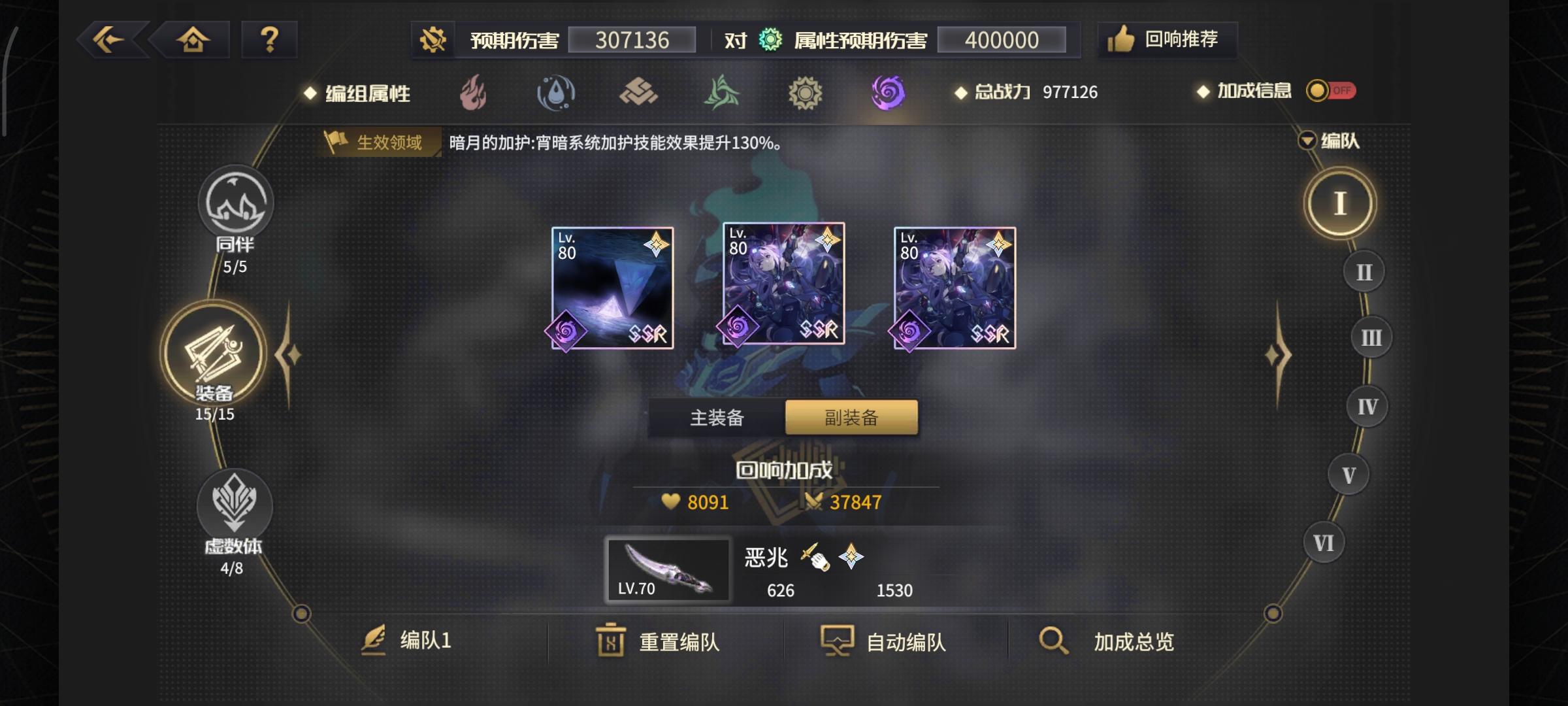Select the wind element filter icon
Viewport: 1568px width, 706px height.
tap(721, 93)
